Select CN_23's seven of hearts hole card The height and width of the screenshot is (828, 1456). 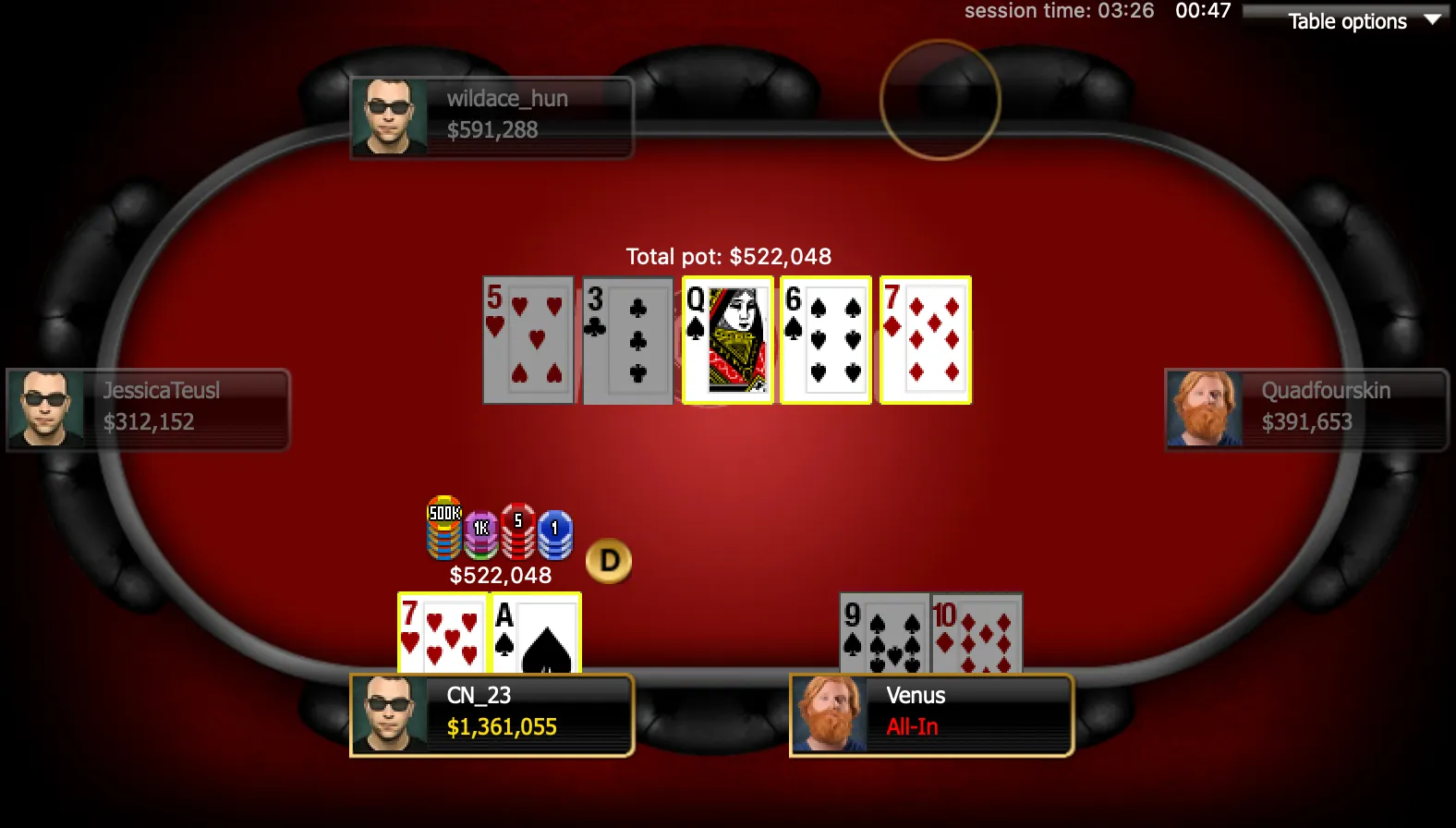coord(443,634)
